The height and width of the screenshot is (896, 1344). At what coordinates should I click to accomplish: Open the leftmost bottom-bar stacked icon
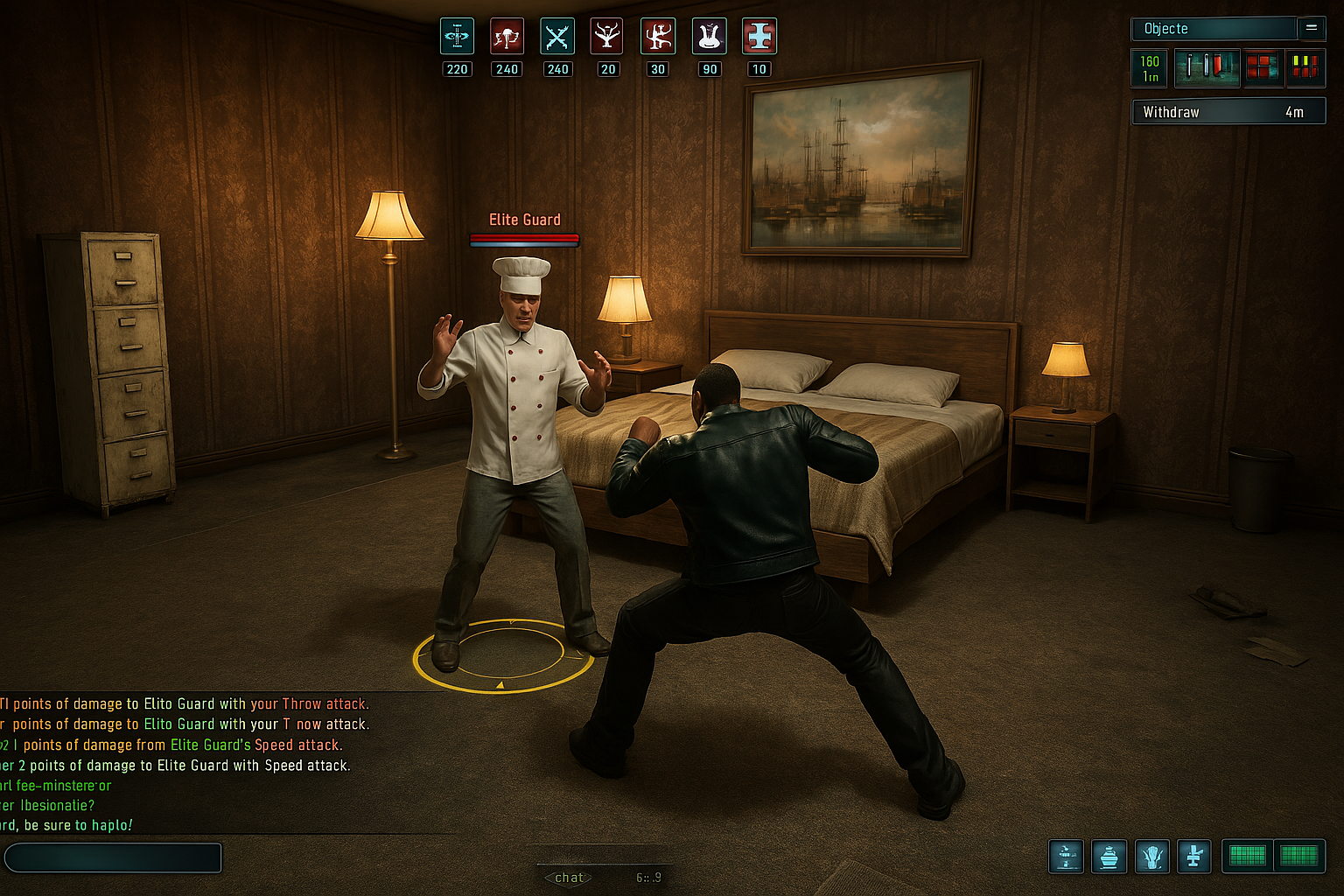coord(1066,857)
